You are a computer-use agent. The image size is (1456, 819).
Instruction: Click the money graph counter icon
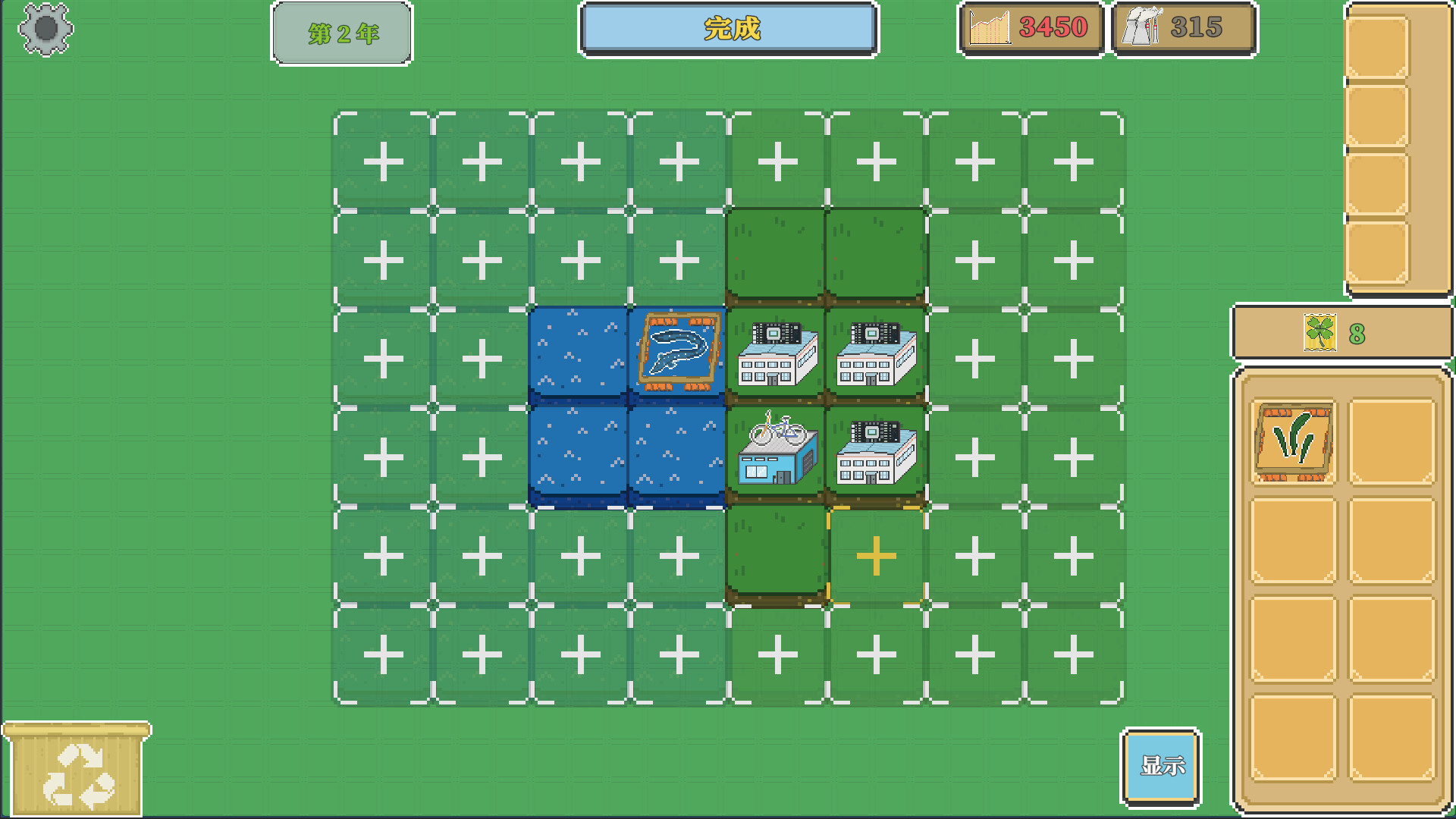[990, 29]
